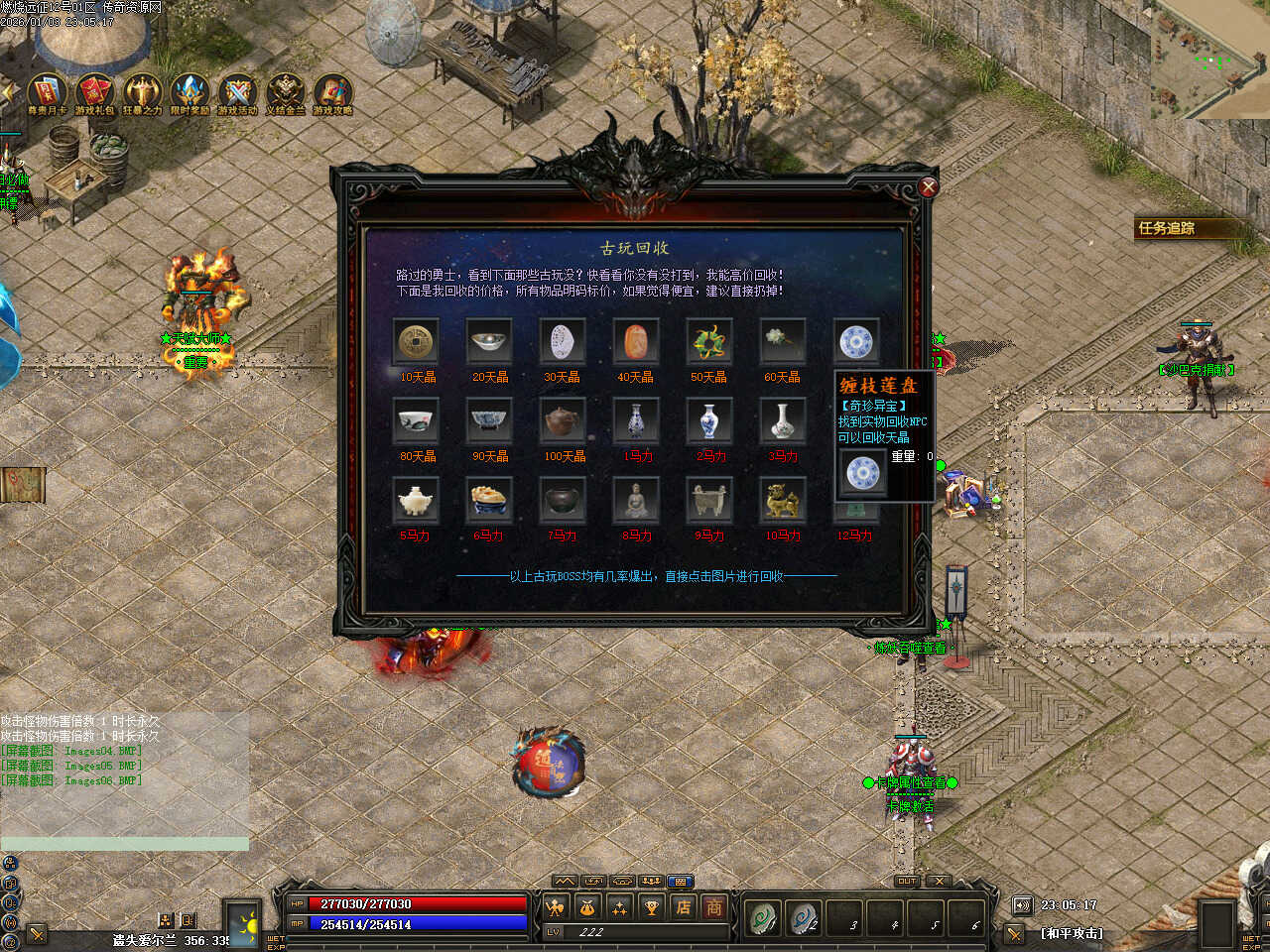Show the 限时奖励 timed rewards
Screen dimensions: 1270x952
(x=190, y=92)
